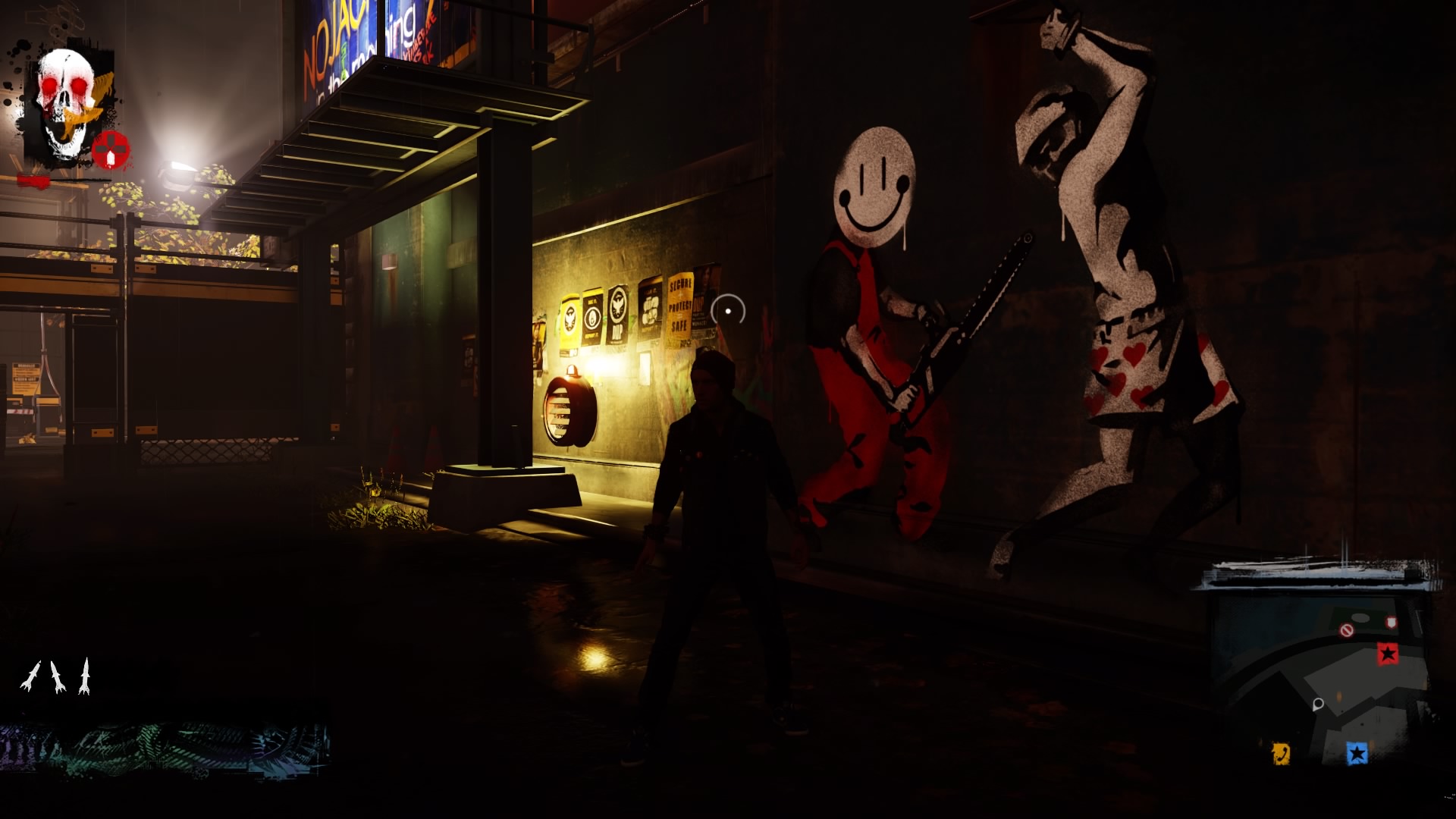Select the SECURE PROTECT SAFE poster
Viewport: 1456px width, 819px height.
680,303
